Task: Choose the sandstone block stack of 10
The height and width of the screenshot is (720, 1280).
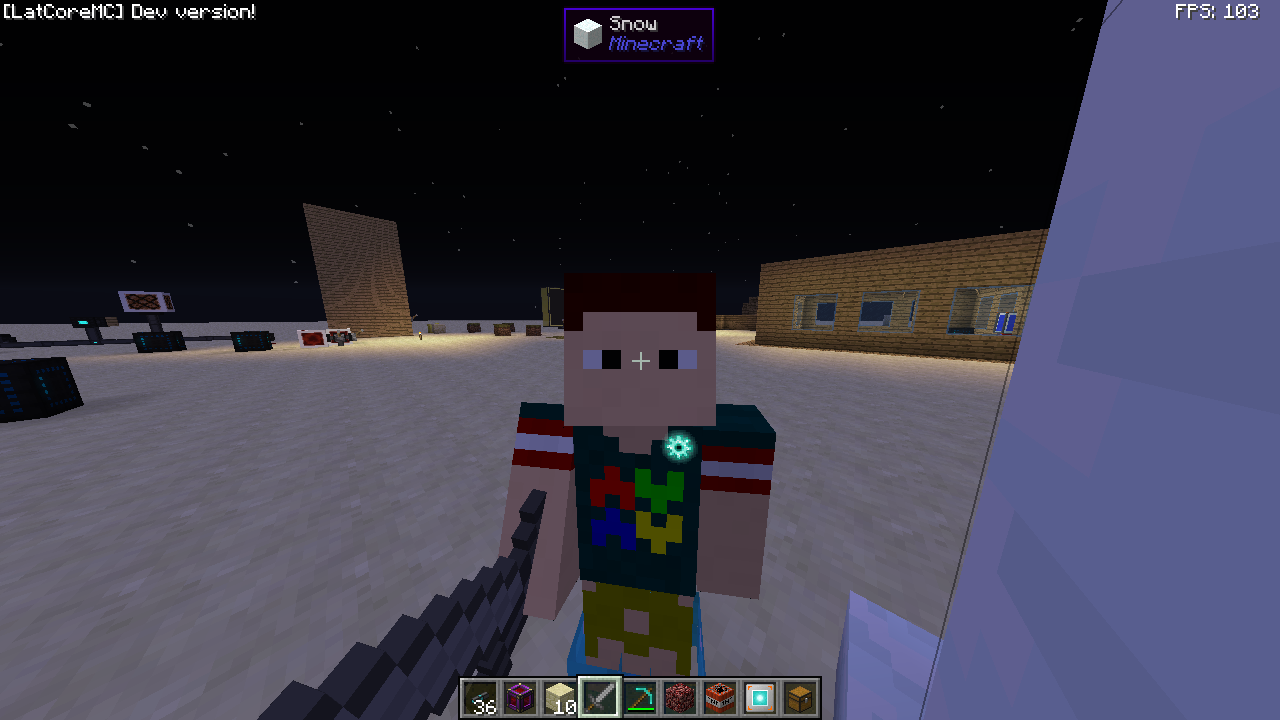Action: [x=560, y=697]
